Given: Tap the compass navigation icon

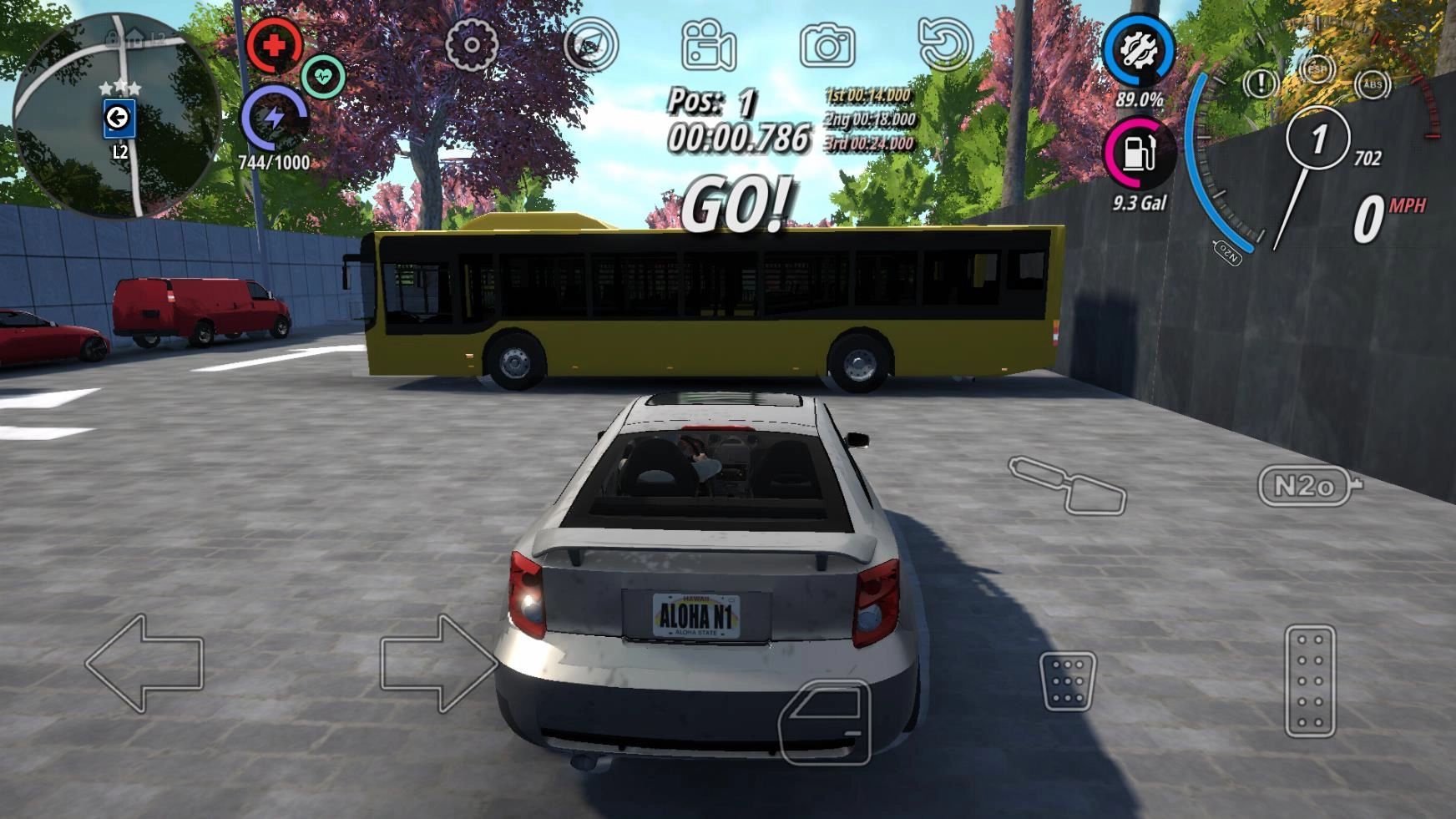Looking at the screenshot, I should pyautogui.click(x=591, y=44).
